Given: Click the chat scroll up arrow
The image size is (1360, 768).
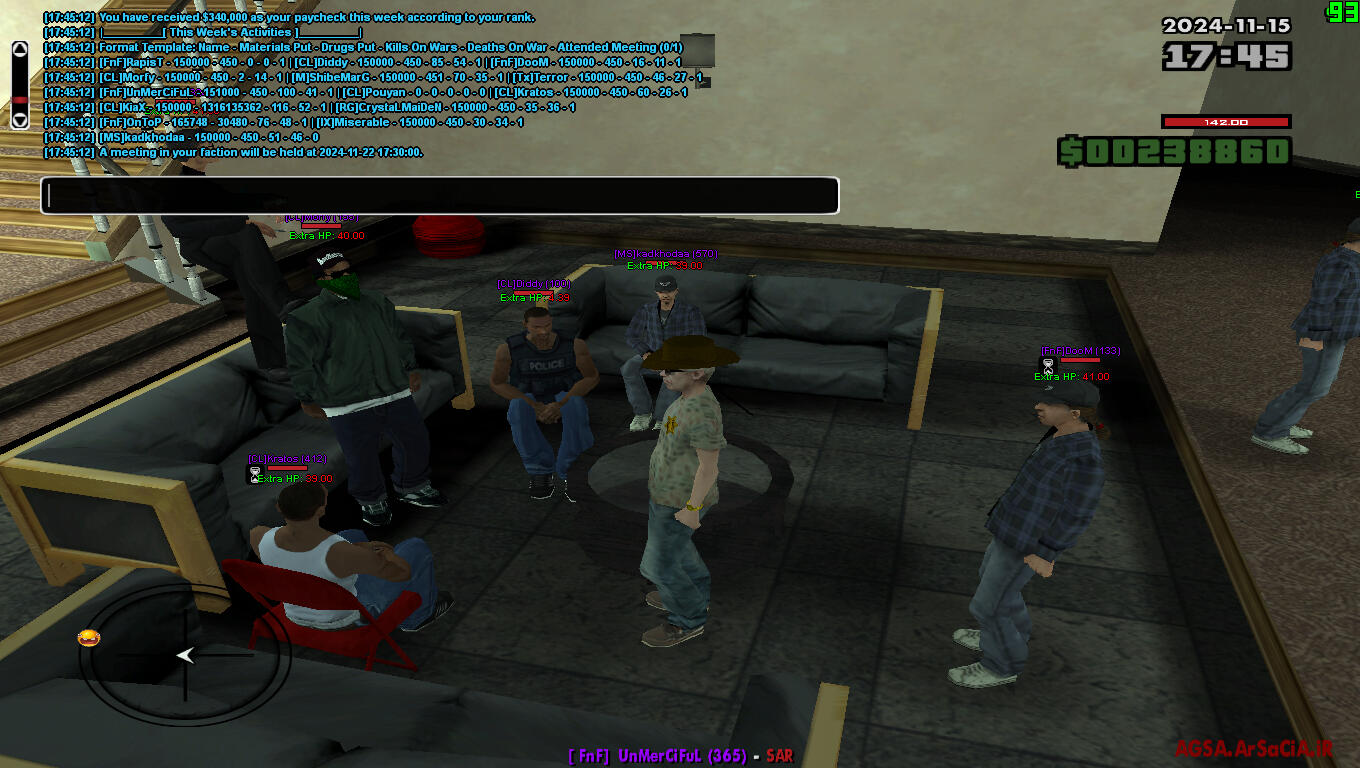Looking at the screenshot, I should (20, 50).
